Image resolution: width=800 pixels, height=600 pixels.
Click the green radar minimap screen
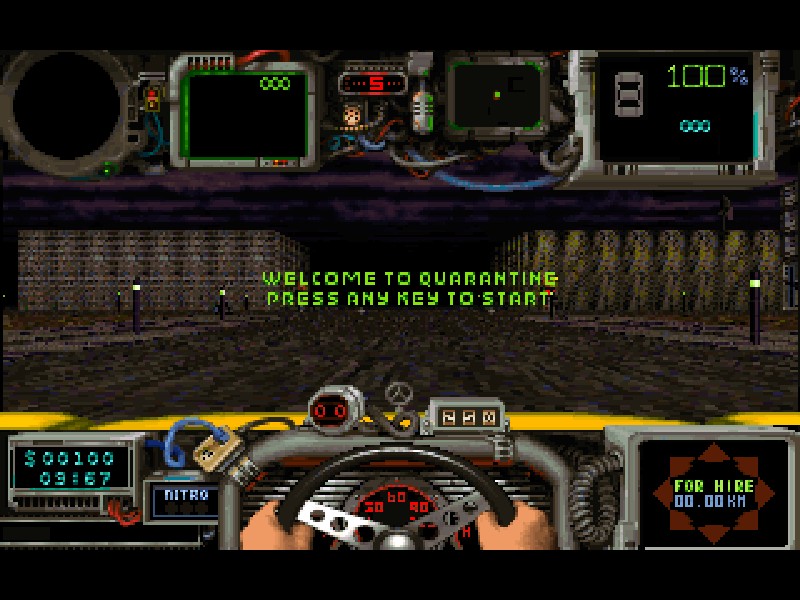coord(496,96)
